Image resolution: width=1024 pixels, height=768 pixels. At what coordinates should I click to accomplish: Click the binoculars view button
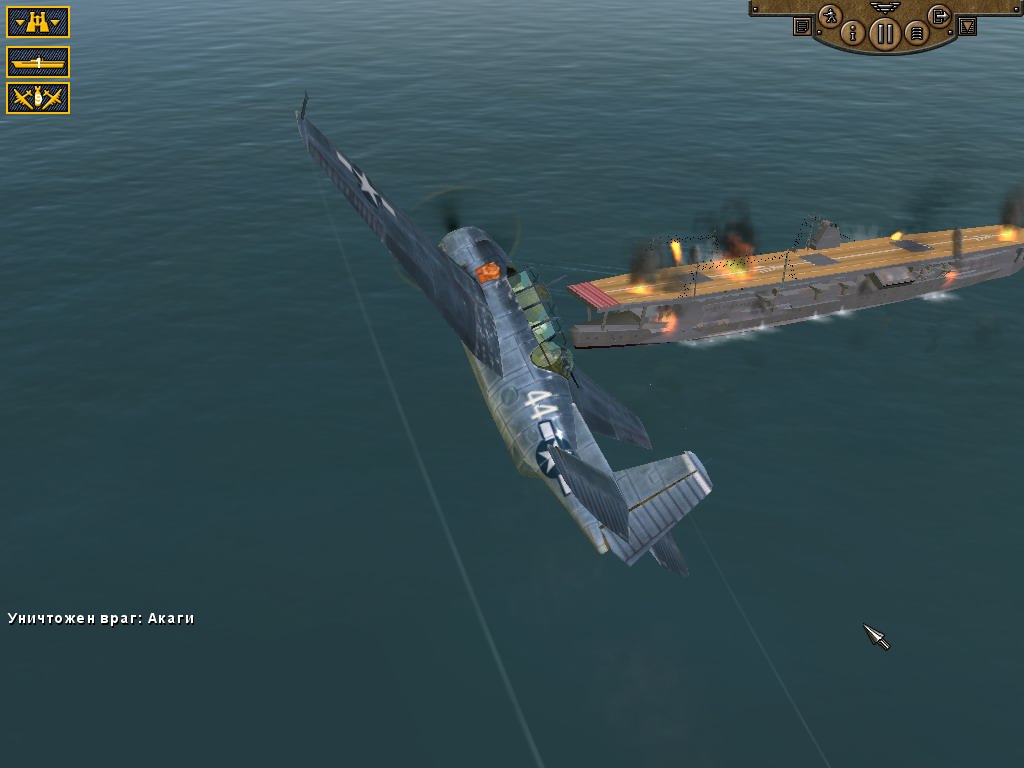click(38, 22)
